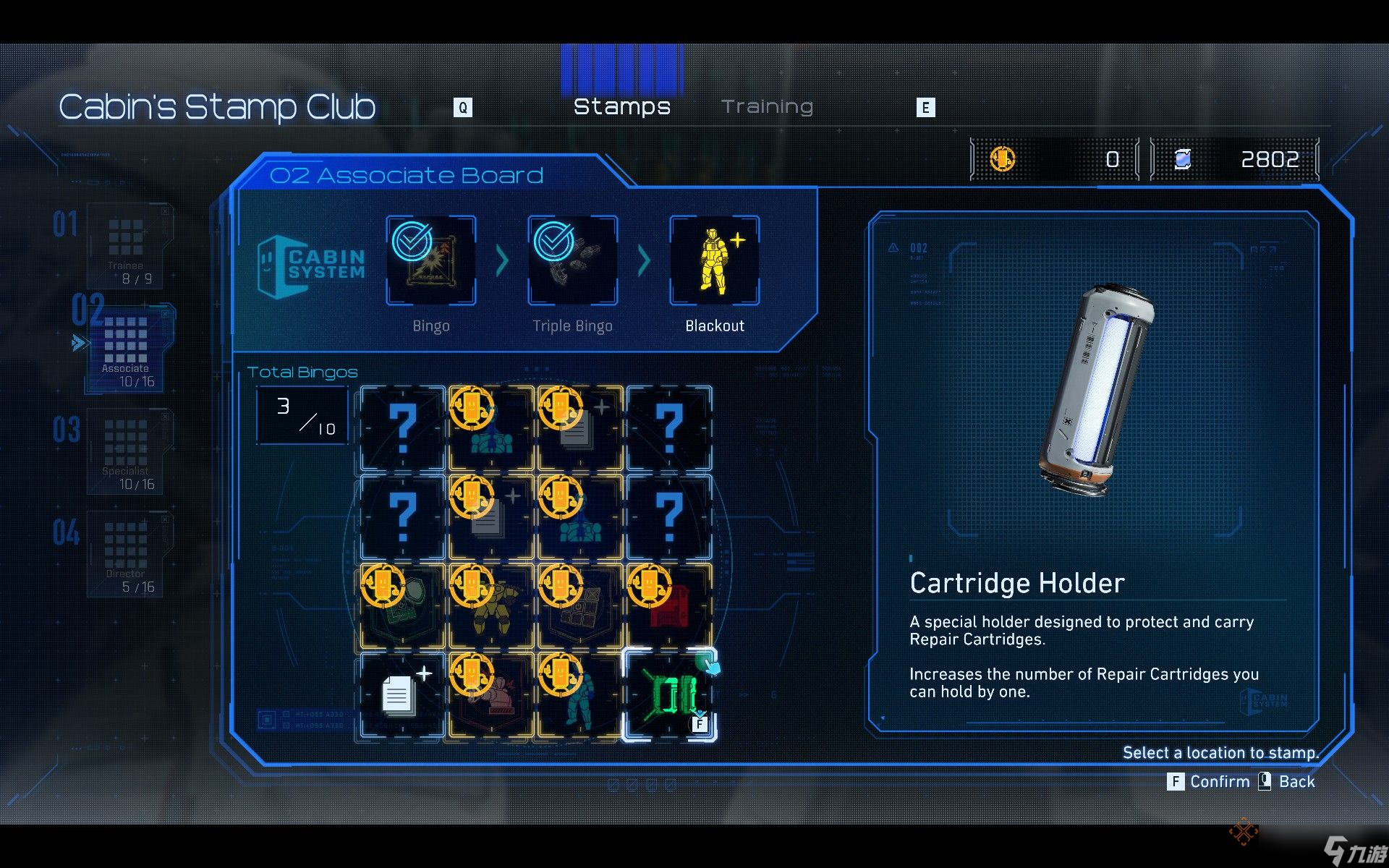The image size is (1389, 868).
Task: Confirm the stamp location
Action: [1210, 782]
